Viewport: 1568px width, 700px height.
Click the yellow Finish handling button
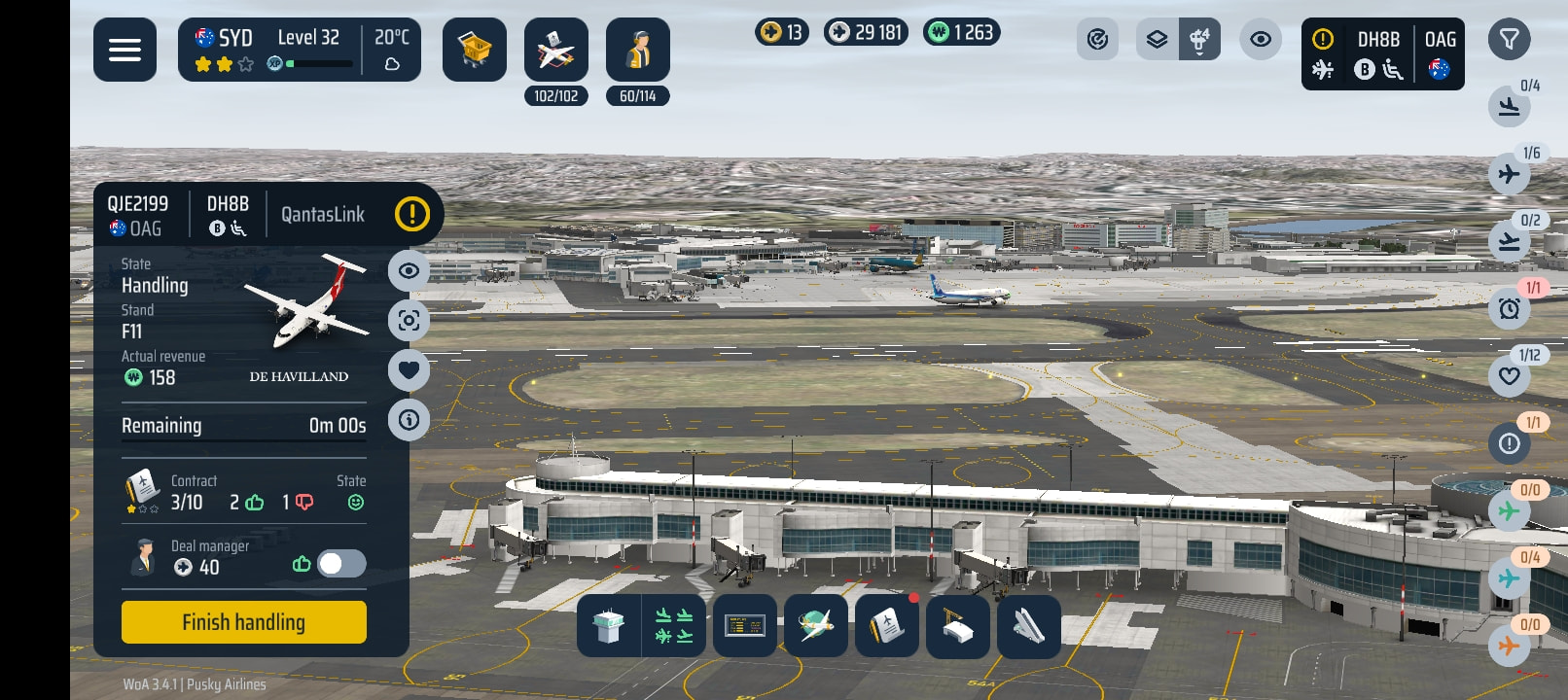tap(243, 622)
